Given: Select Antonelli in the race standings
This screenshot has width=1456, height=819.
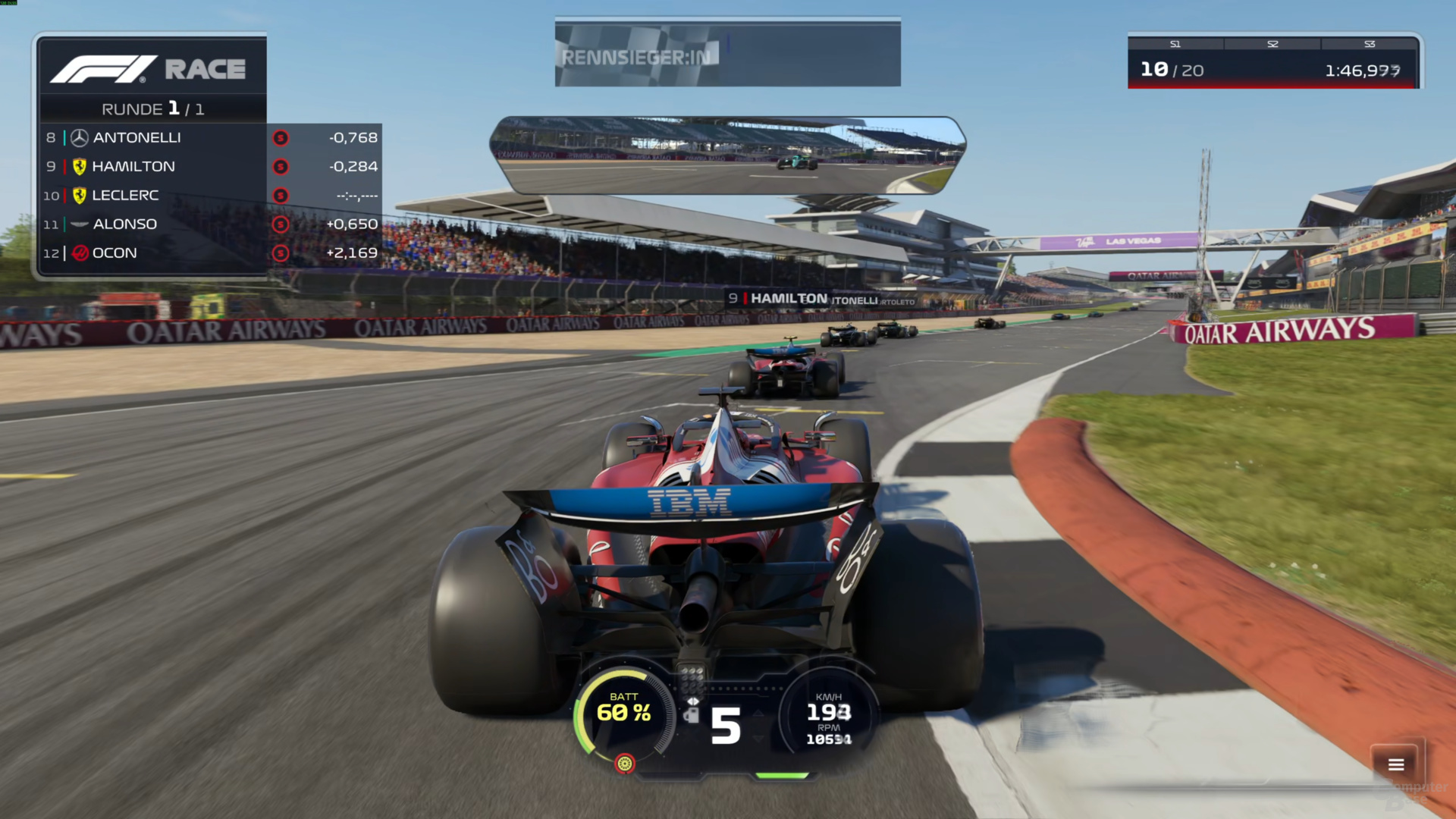Looking at the screenshot, I should [136, 138].
